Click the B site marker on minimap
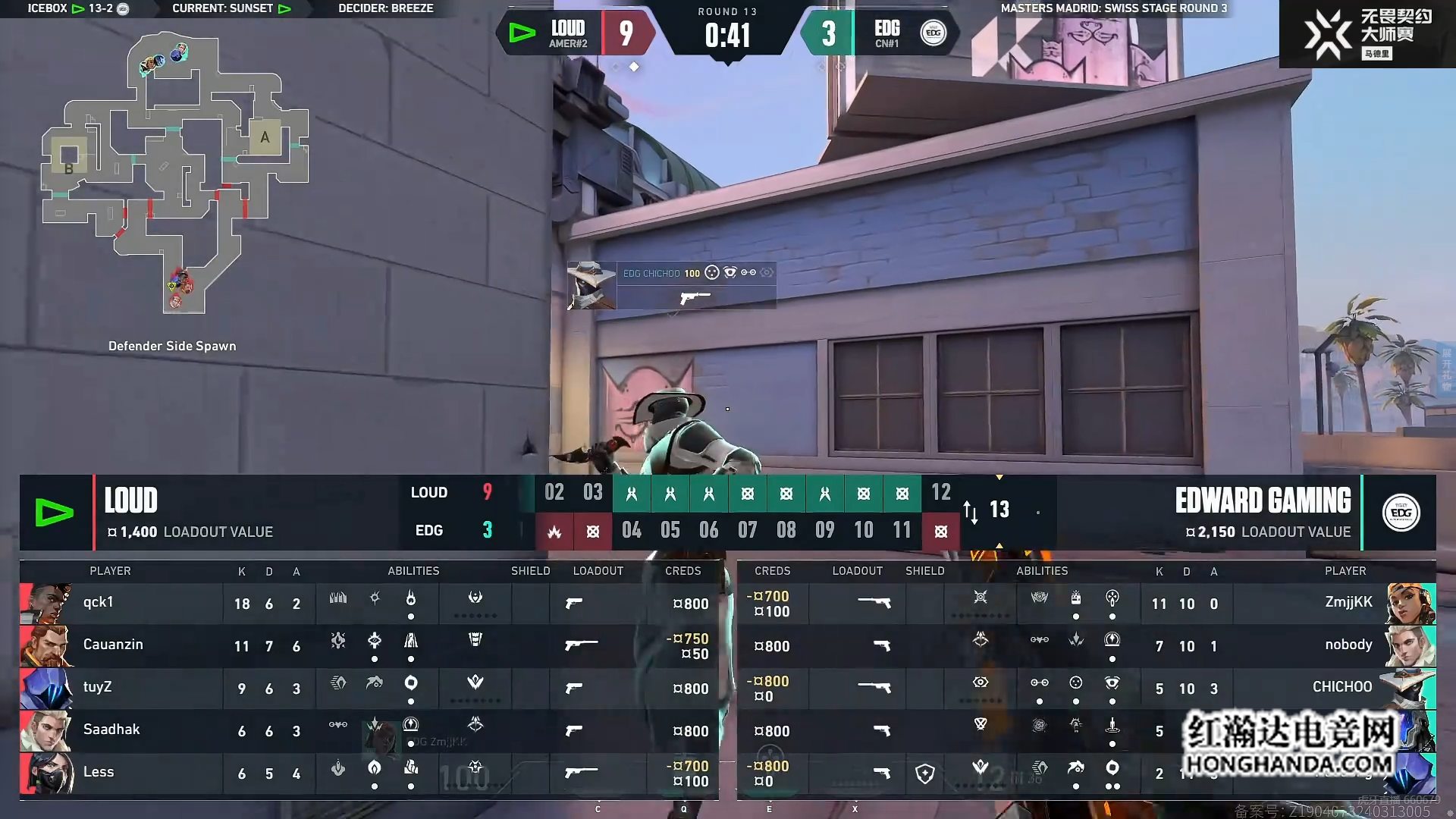Screen dimensions: 1456x819 tap(69, 168)
